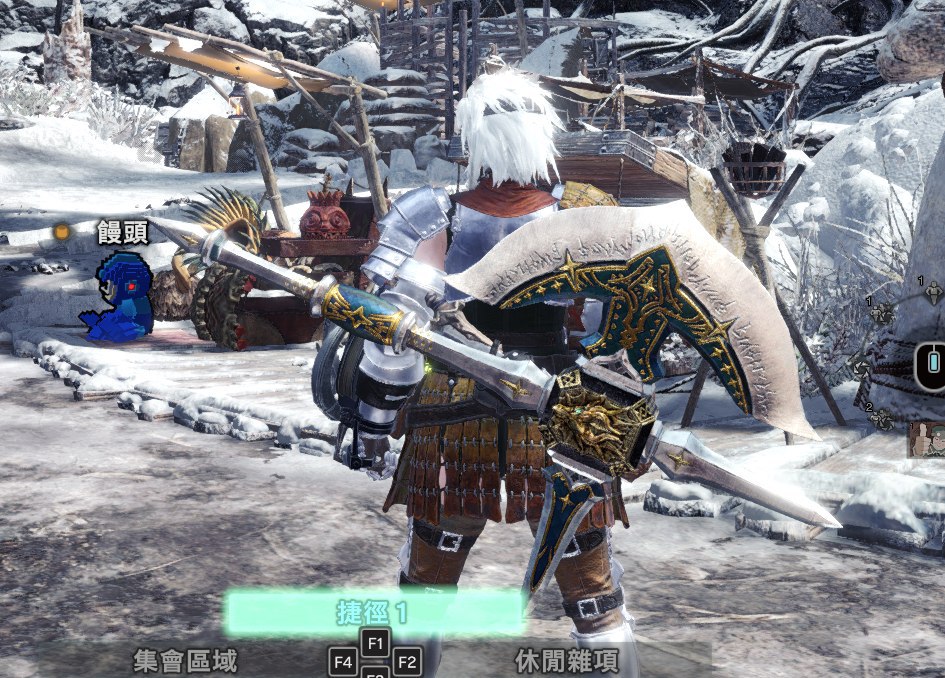This screenshot has height=678, width=945.
Task: Choose the thumbs-up sticker thumbnail
Action: point(927,440)
